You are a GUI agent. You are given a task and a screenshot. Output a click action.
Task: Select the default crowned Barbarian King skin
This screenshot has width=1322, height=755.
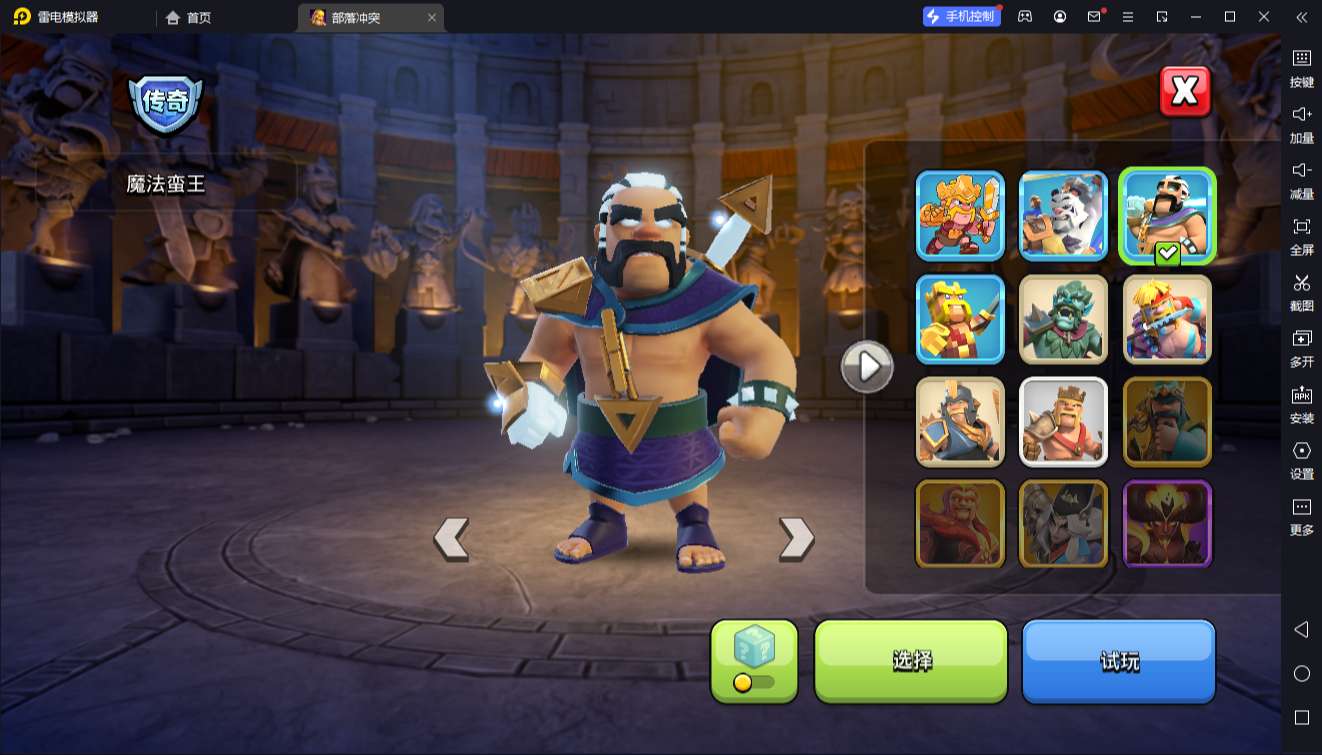tap(1063, 421)
